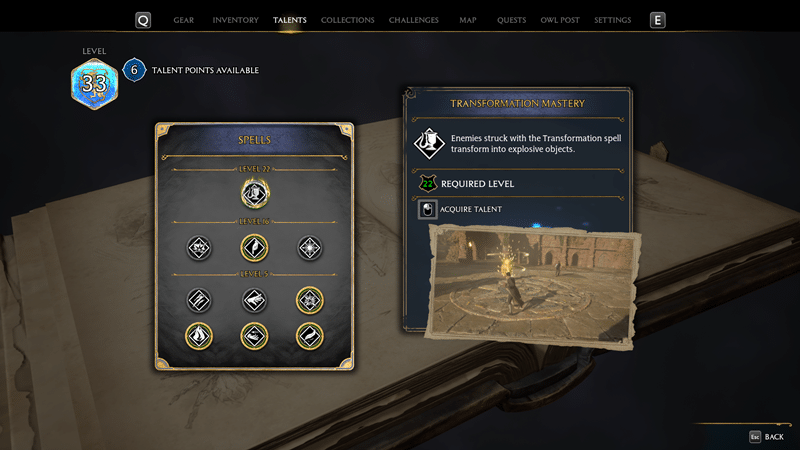Screen dimensions: 800x450
Task: Select the Transformation Mastery talent icon
Action: [255, 192]
